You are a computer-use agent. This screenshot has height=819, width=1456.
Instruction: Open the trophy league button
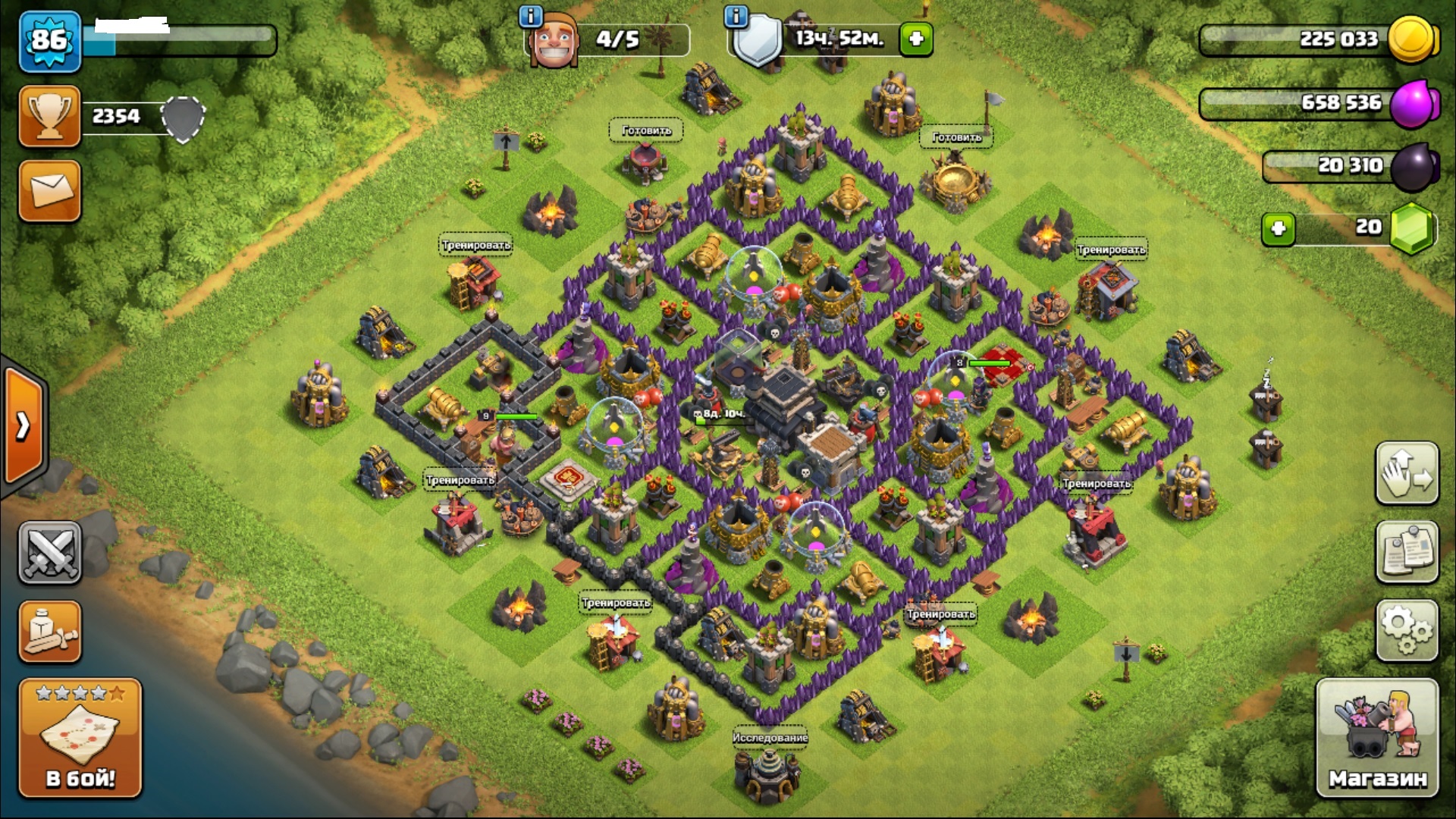pyautogui.click(x=49, y=116)
